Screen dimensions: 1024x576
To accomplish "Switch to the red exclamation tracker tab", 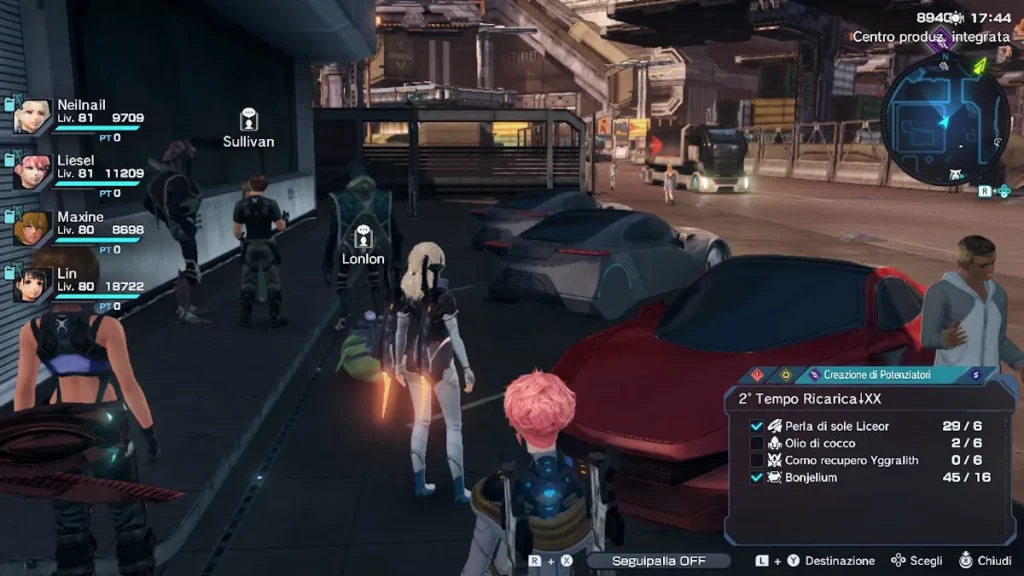I will (x=757, y=375).
